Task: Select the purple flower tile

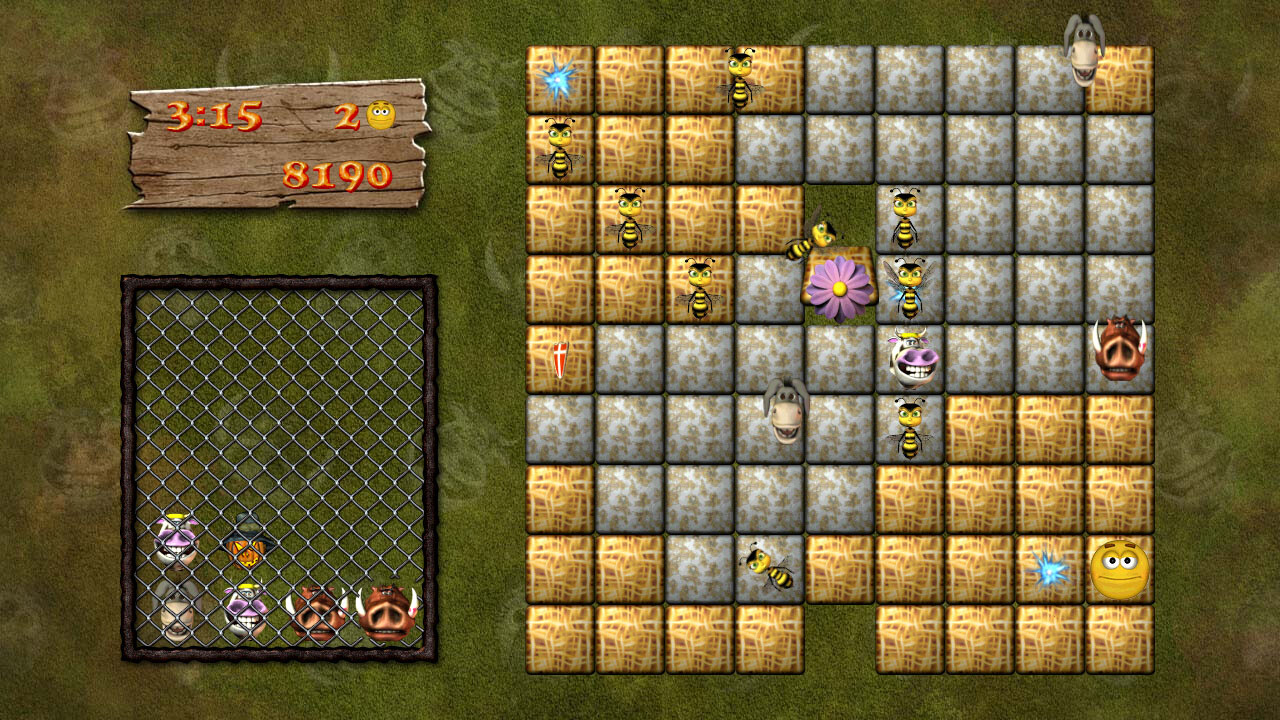Action: pyautogui.click(x=840, y=288)
